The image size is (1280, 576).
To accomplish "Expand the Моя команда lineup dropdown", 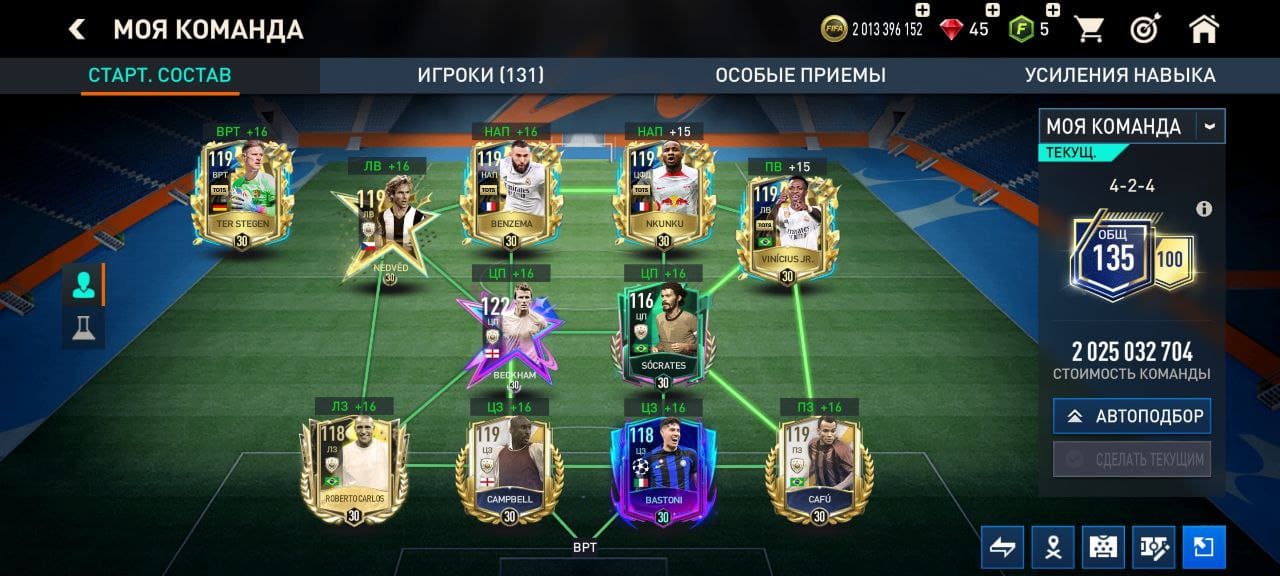I will point(1211,127).
